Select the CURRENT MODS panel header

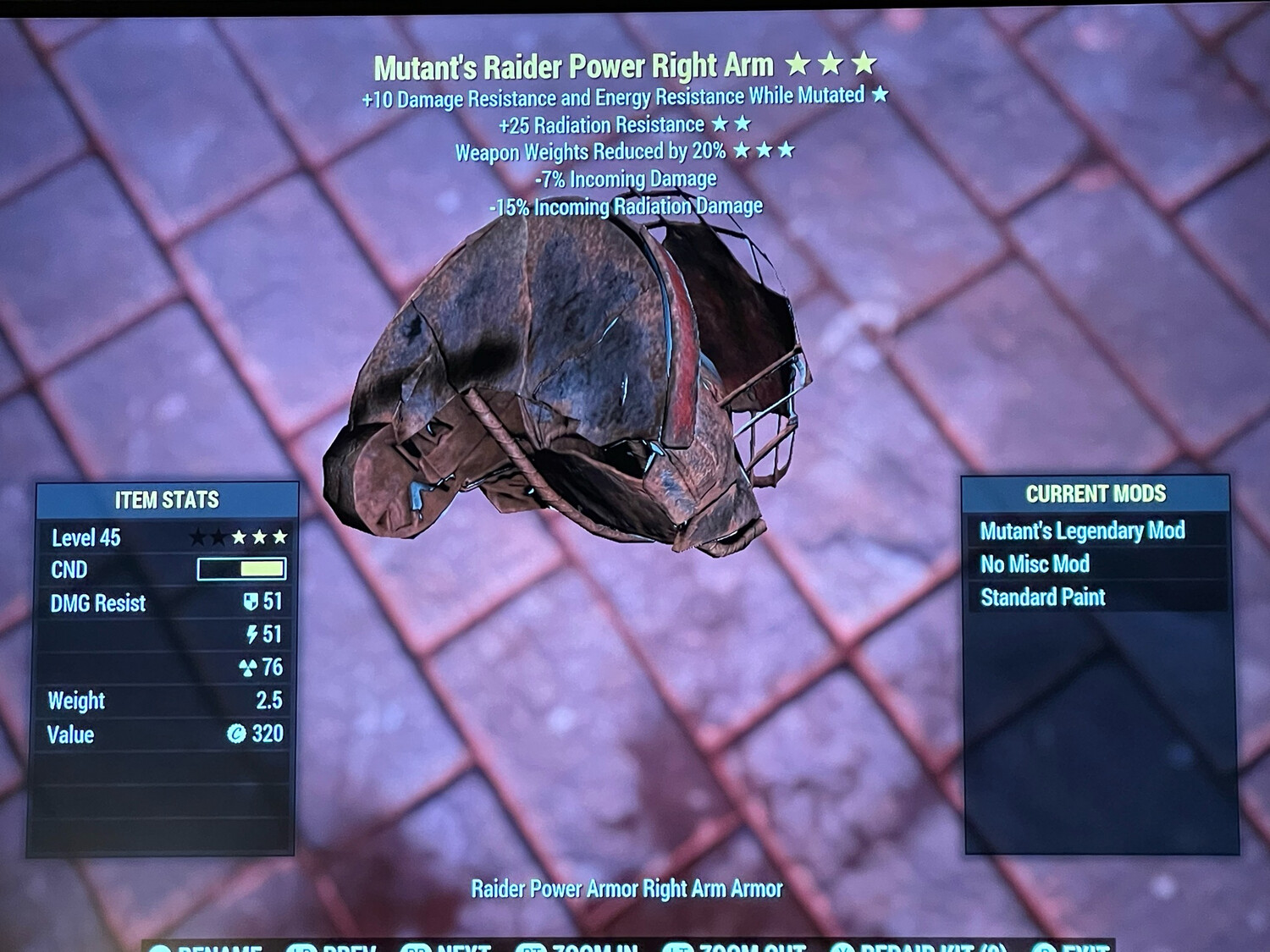[x=1096, y=493]
